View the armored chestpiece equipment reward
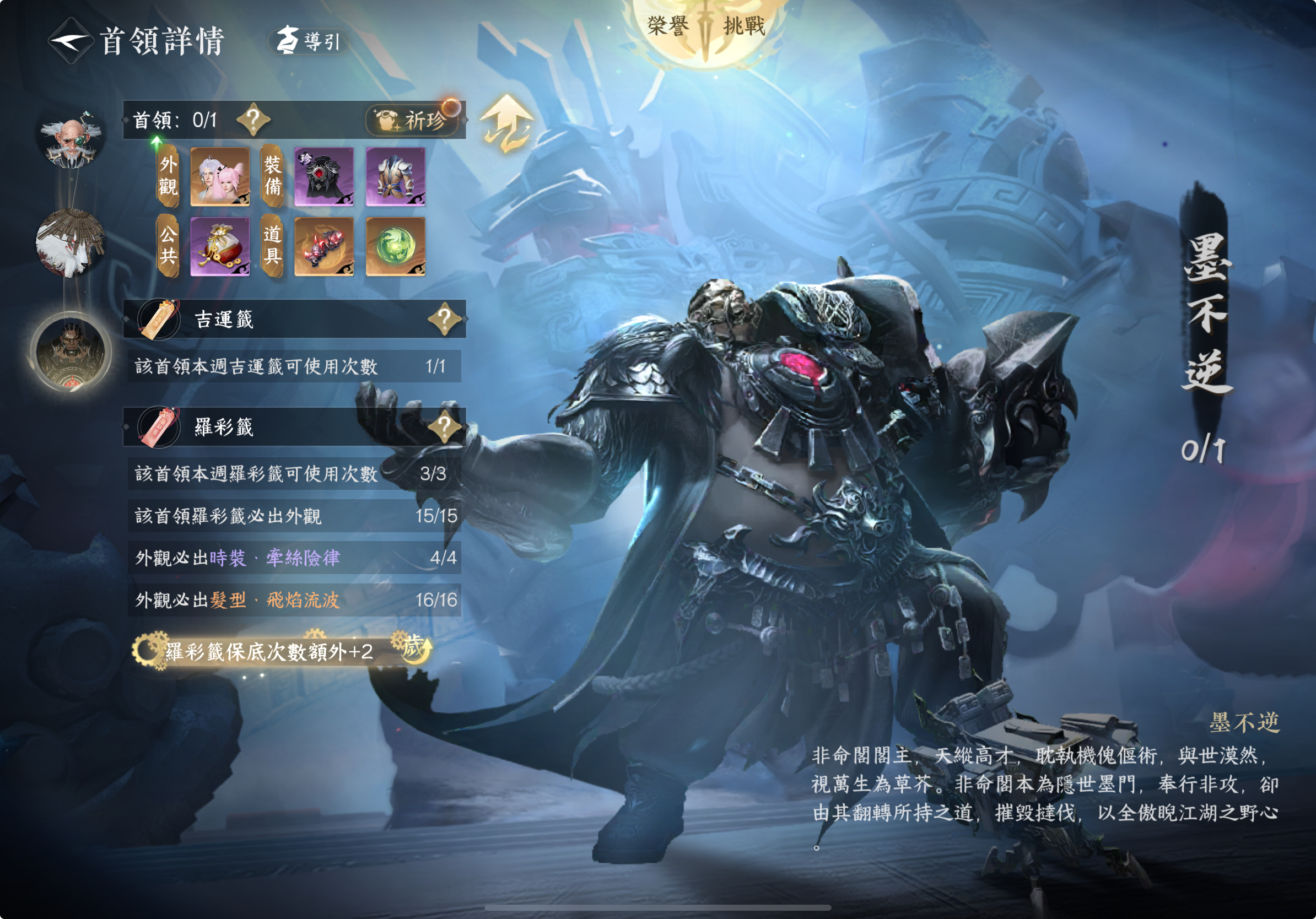Viewport: 1316px width, 919px height. [x=396, y=176]
